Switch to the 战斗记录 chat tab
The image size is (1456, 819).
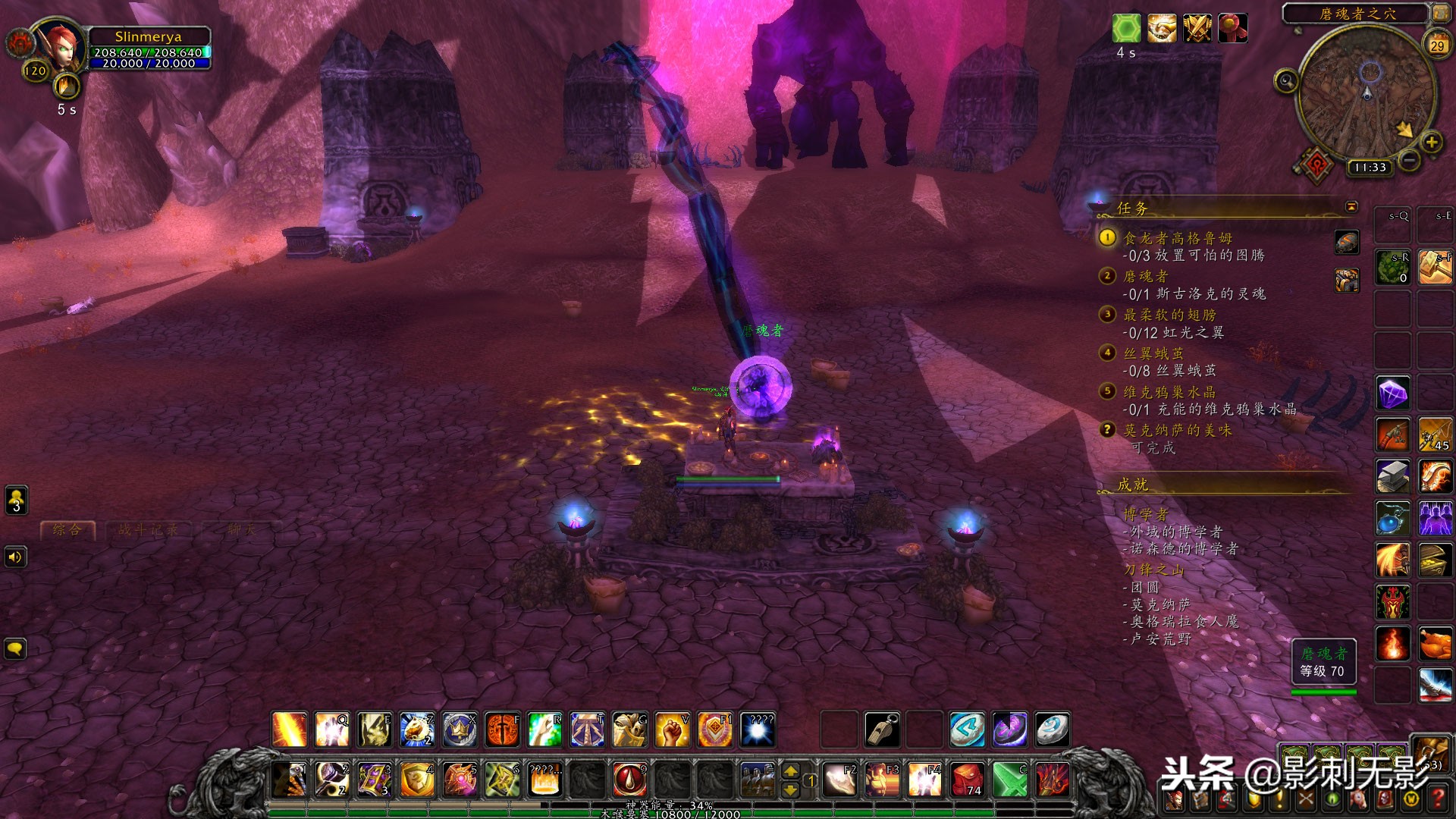point(148,530)
